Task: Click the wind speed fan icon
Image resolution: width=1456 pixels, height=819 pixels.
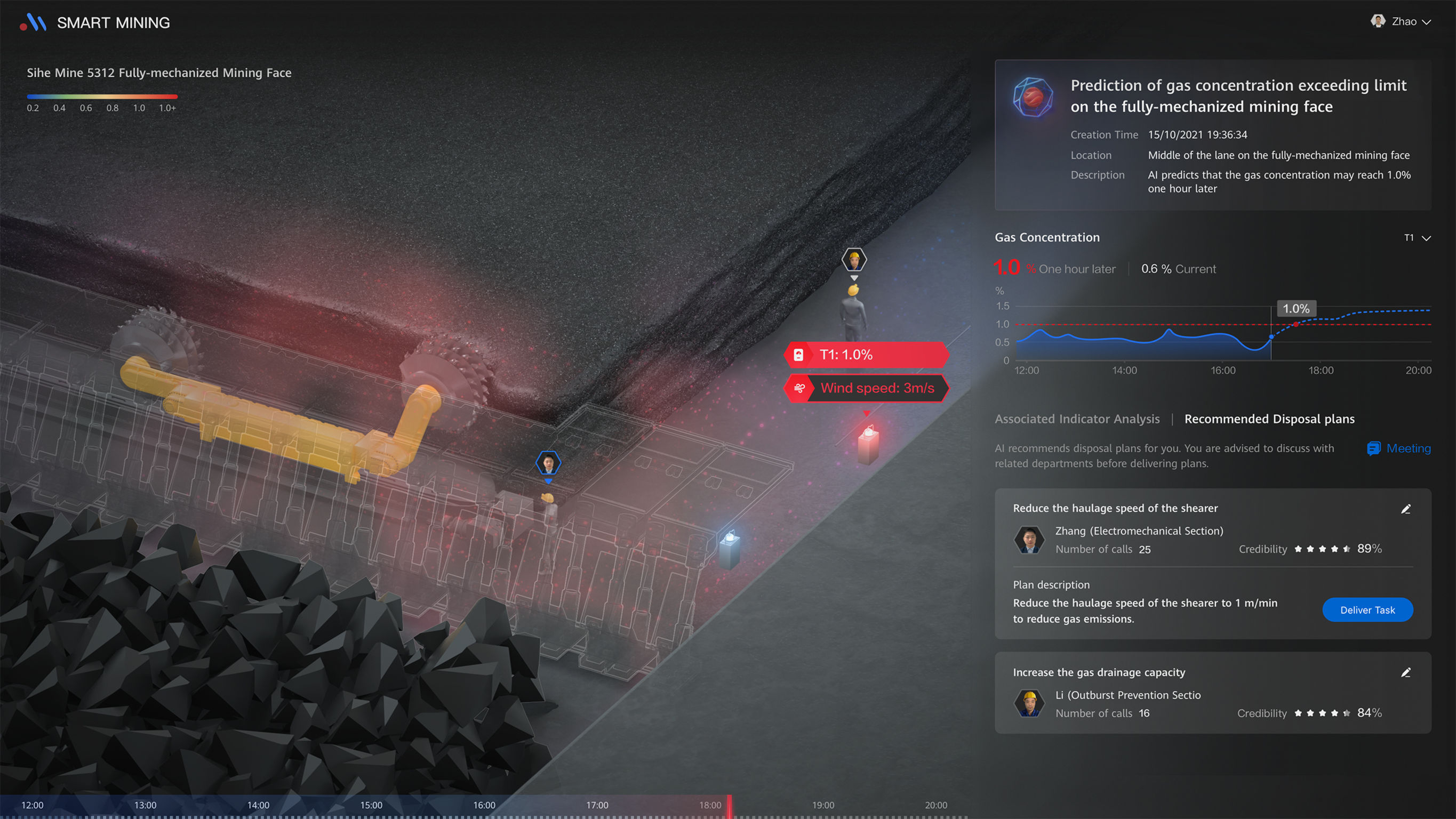Action: (x=801, y=388)
